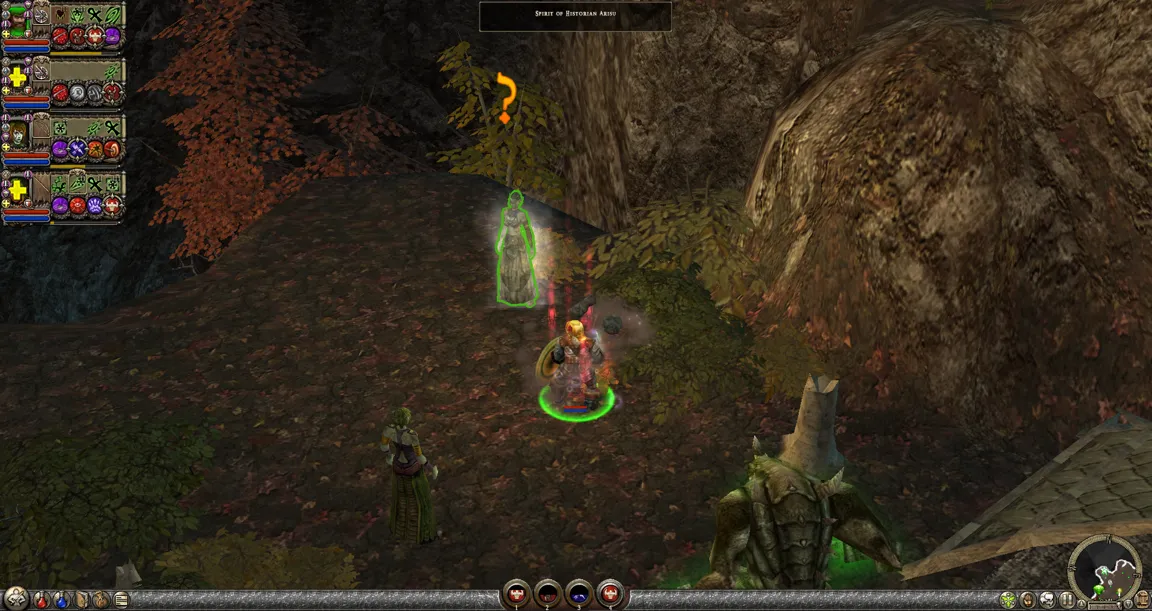Open the speech bubble chat button
The image size is (1152, 611).
pyautogui.click(x=1046, y=600)
